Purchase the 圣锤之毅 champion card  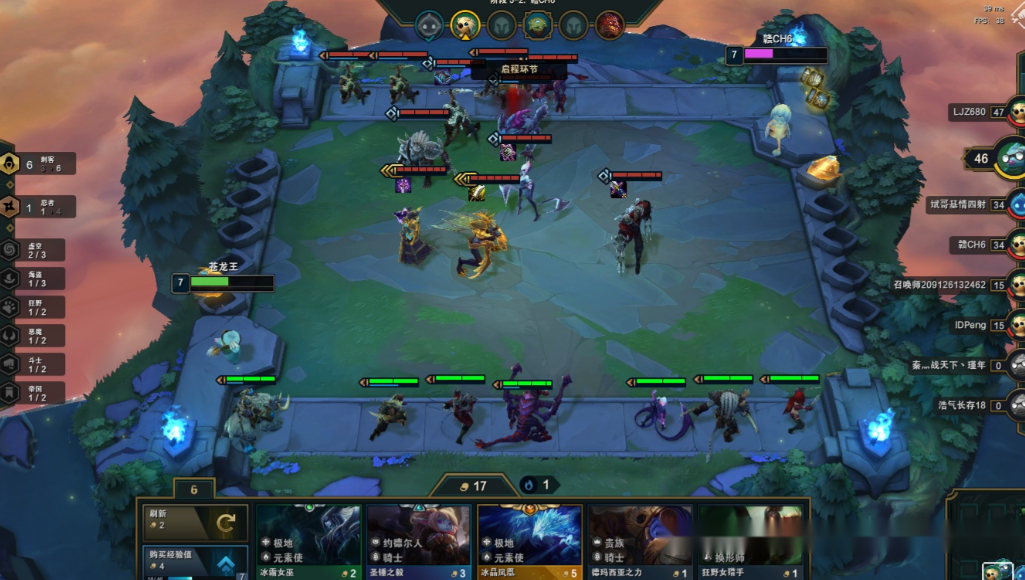pyautogui.click(x=418, y=541)
